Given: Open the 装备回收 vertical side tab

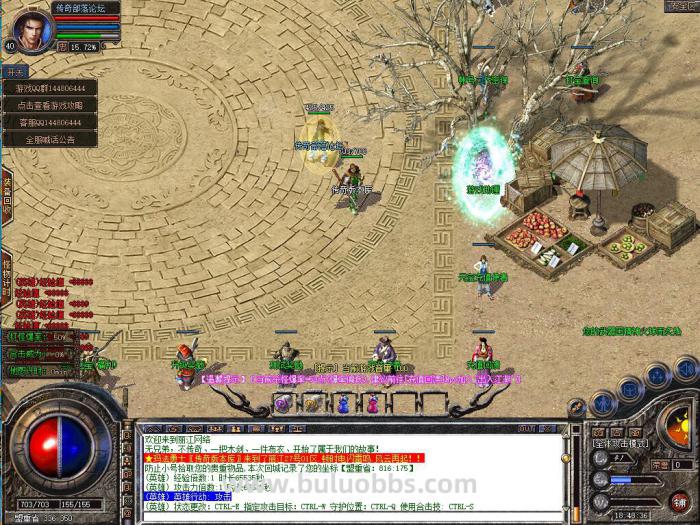Looking at the screenshot, I should coord(6,190).
